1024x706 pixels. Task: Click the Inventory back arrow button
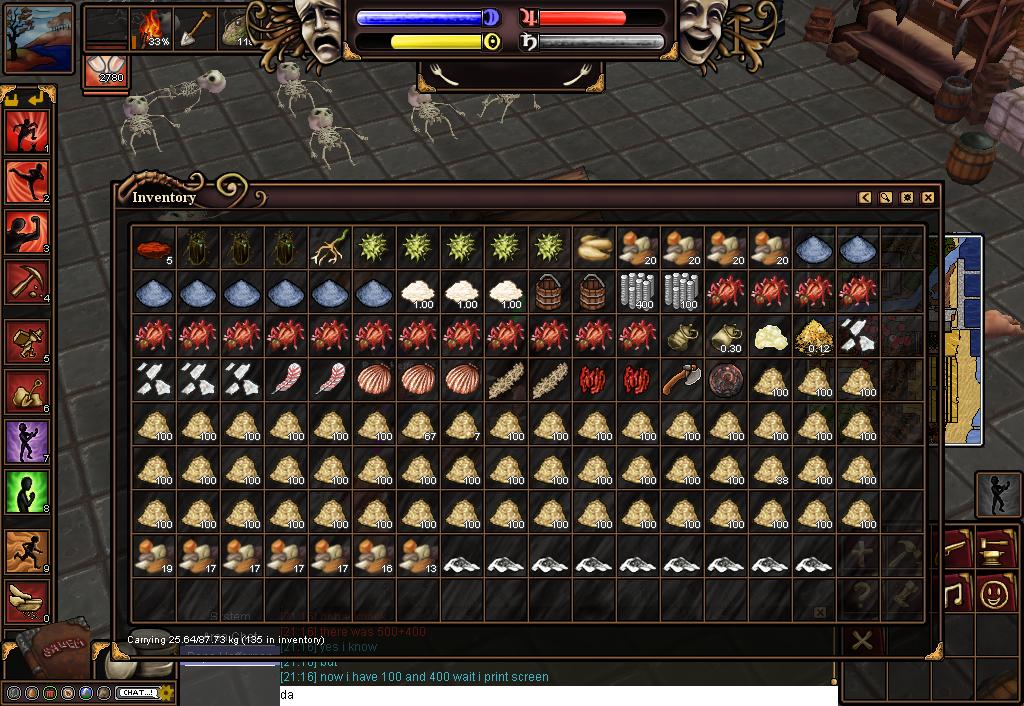pos(865,198)
